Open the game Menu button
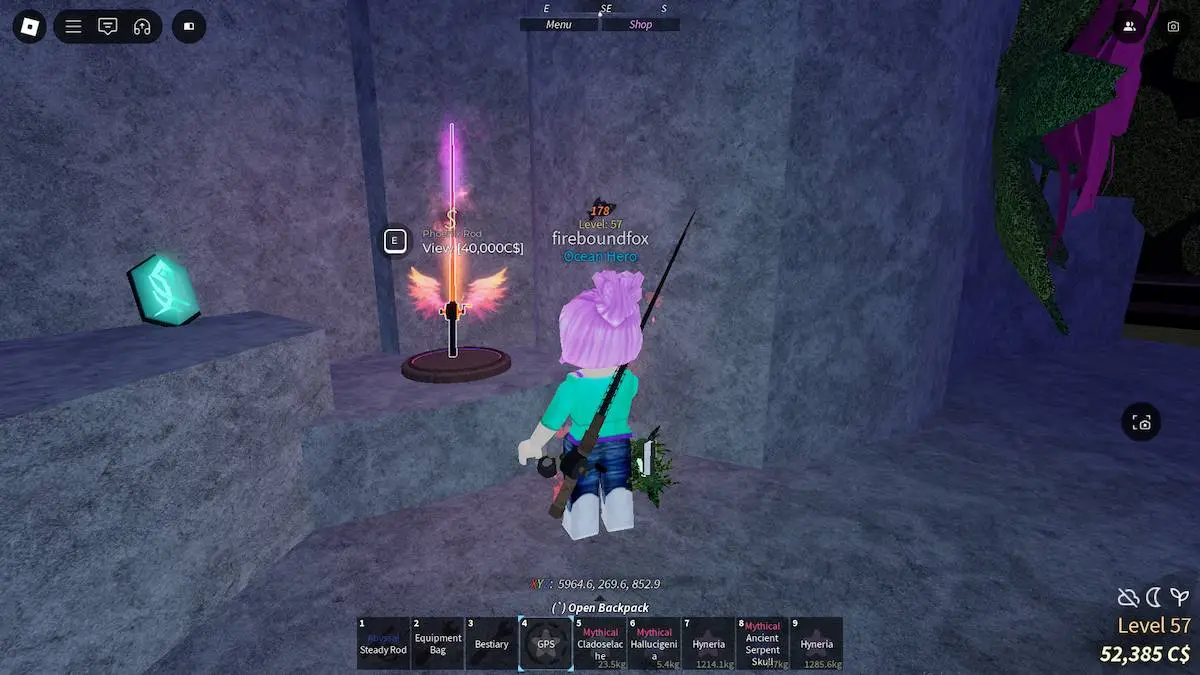The height and width of the screenshot is (675, 1200). (x=559, y=25)
